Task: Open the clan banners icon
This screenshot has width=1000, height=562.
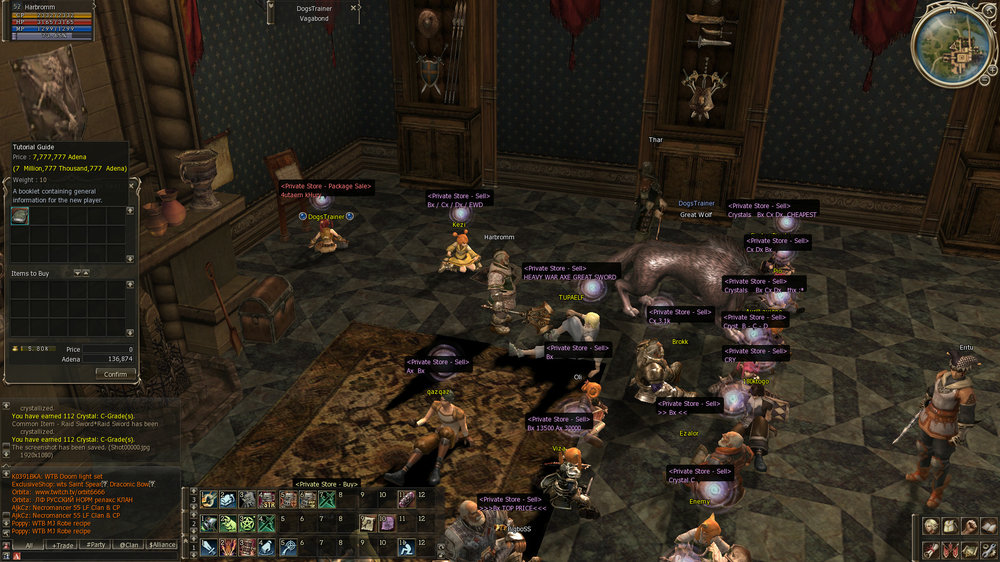Action: (950, 549)
